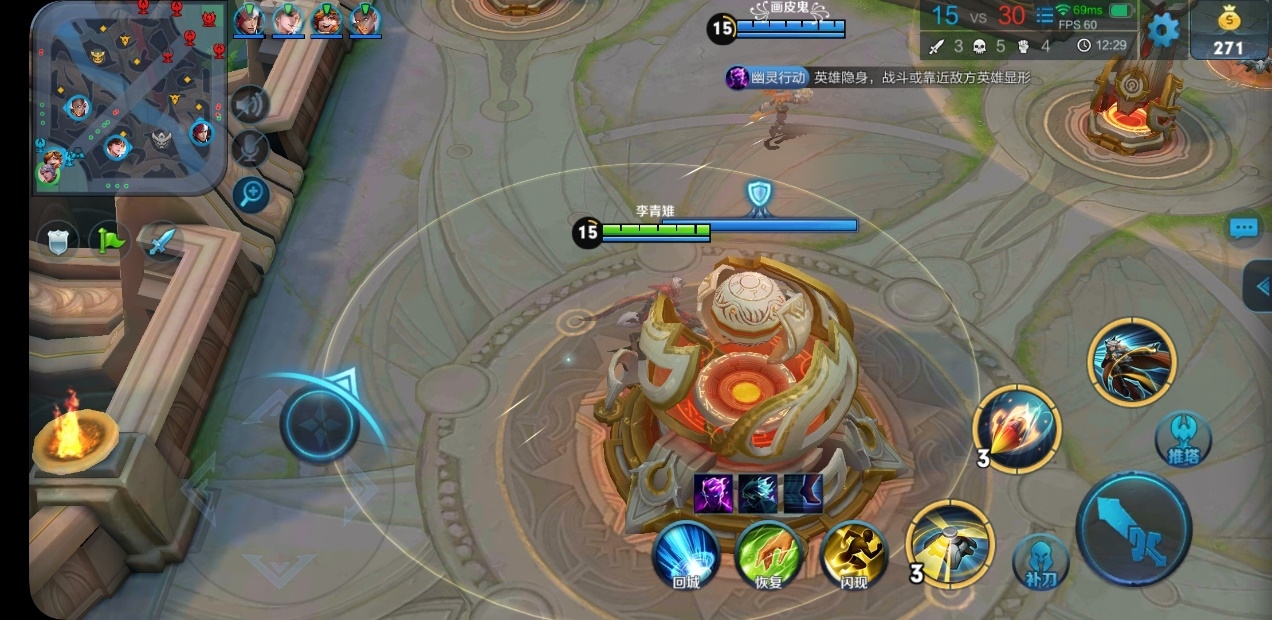Click the minimap
The height and width of the screenshot is (620, 1272).
tap(128, 97)
